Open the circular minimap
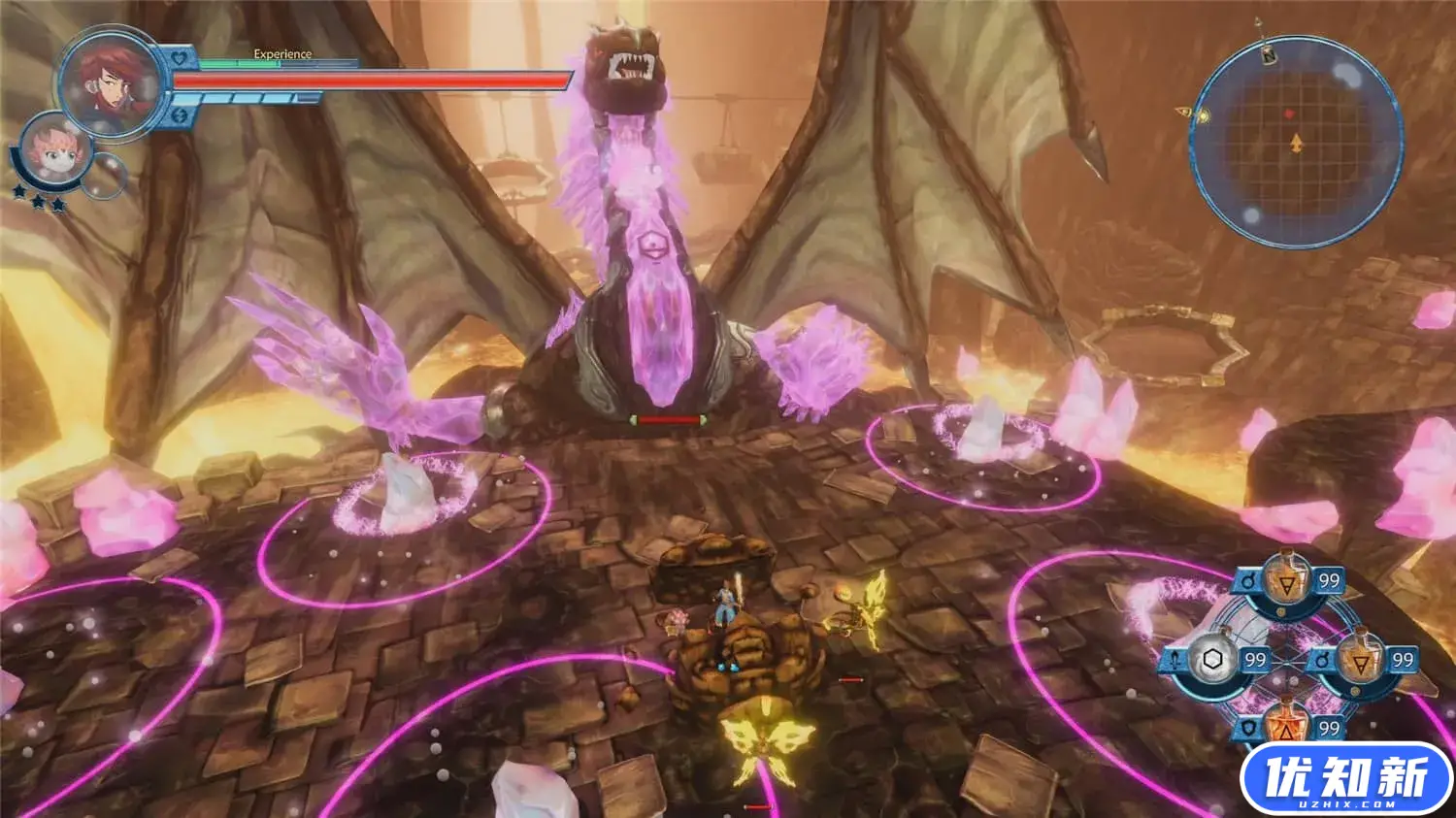Image resolution: width=1456 pixels, height=818 pixels. pyautogui.click(x=1295, y=142)
